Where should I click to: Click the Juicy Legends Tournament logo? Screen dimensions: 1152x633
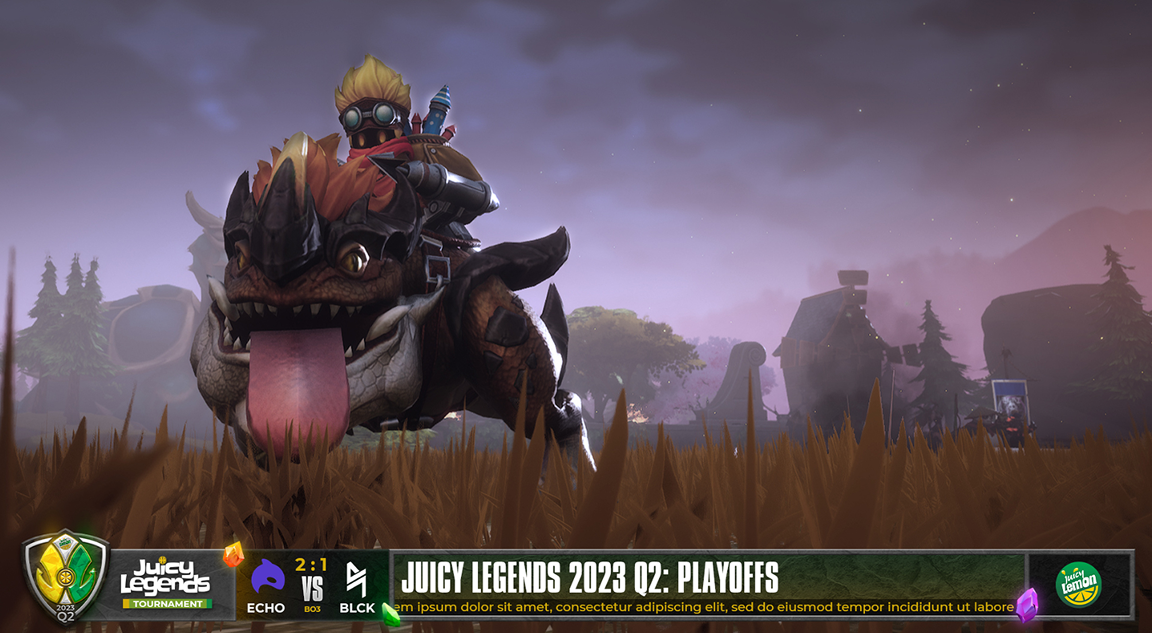[166, 582]
